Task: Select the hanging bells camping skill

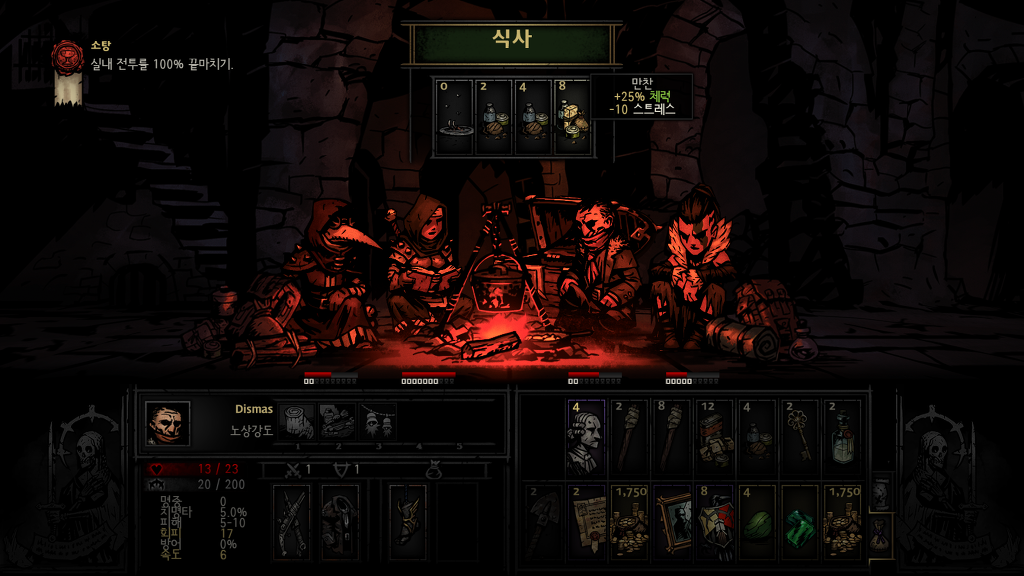Action: 377,423
